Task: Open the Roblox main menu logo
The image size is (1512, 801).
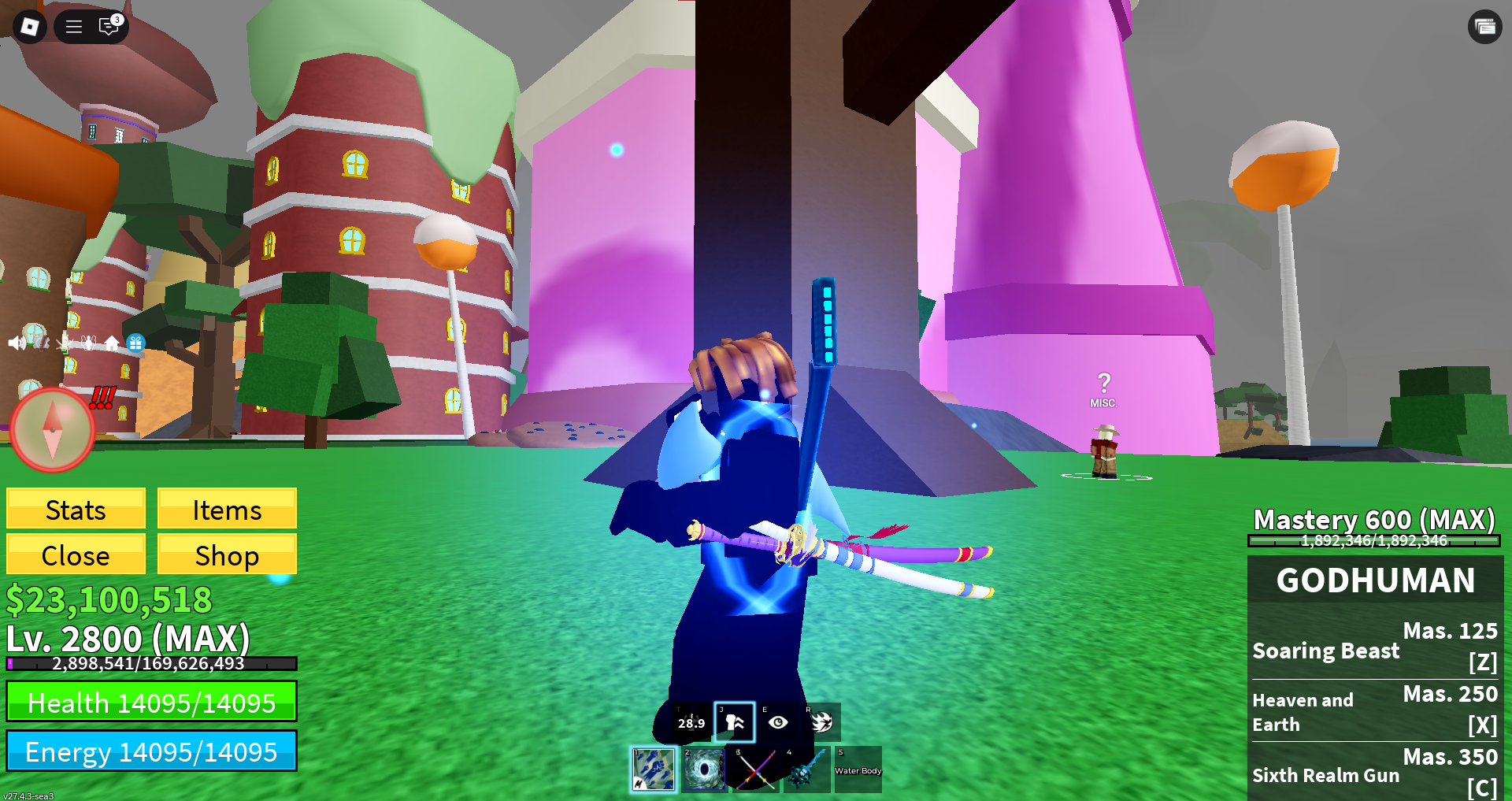Action: point(30,27)
